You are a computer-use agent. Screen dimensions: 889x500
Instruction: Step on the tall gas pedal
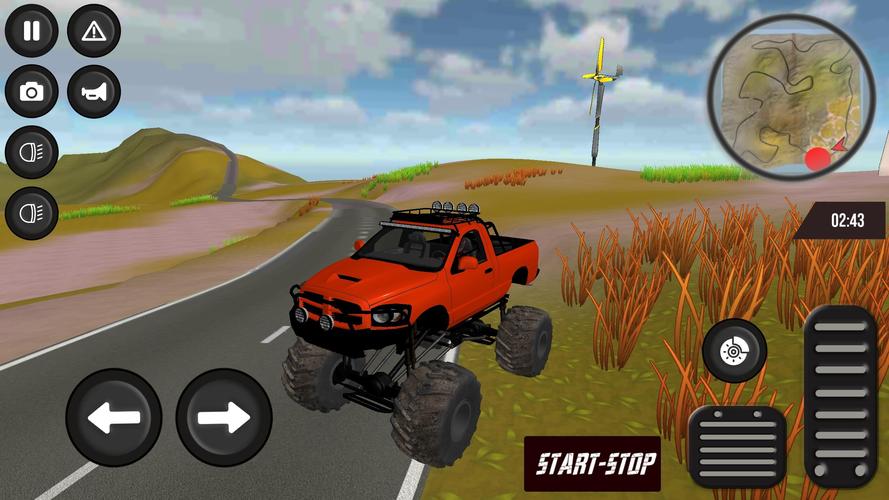840,396
